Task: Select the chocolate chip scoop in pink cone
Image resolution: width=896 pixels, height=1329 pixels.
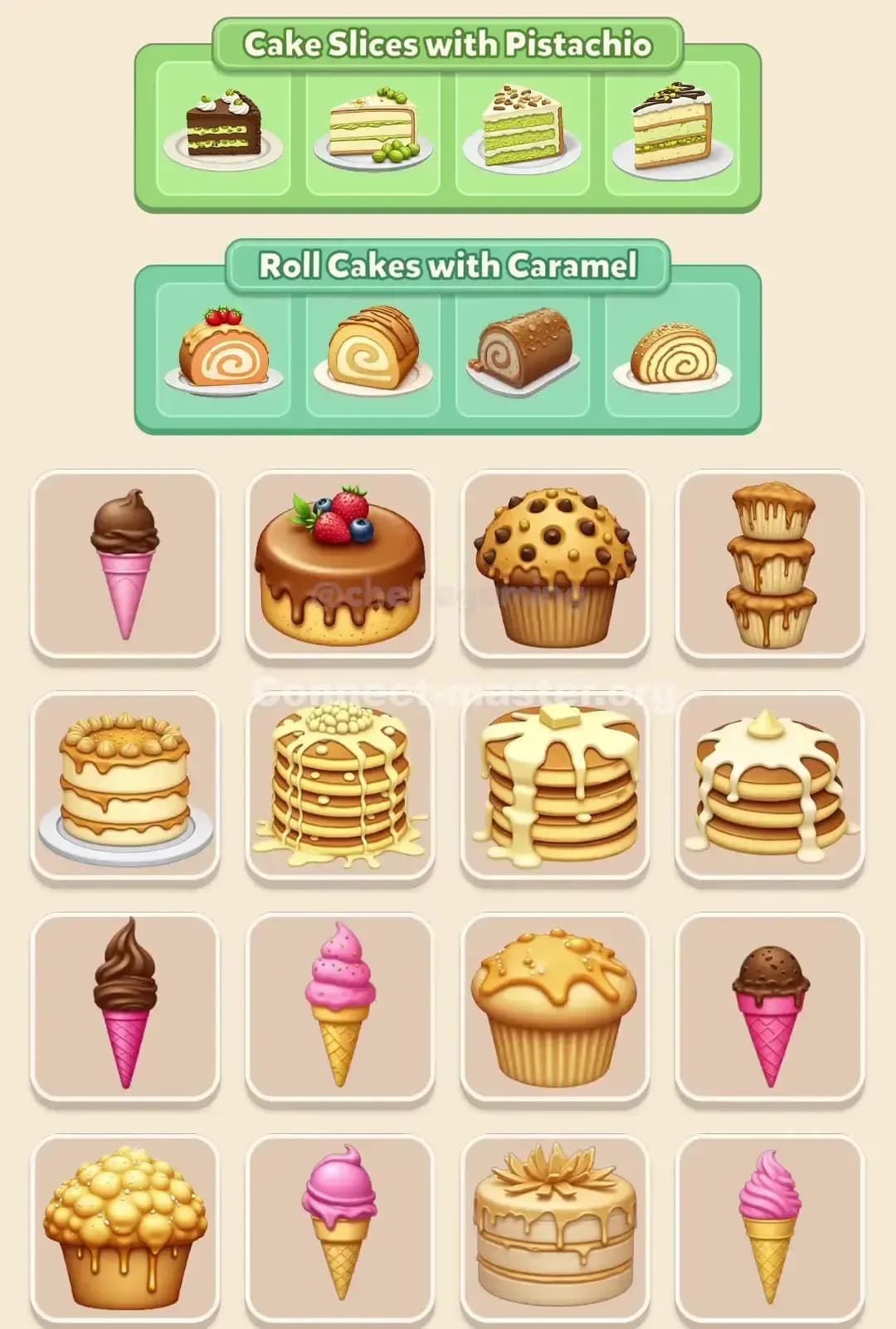Action: pyautogui.click(x=770, y=1007)
